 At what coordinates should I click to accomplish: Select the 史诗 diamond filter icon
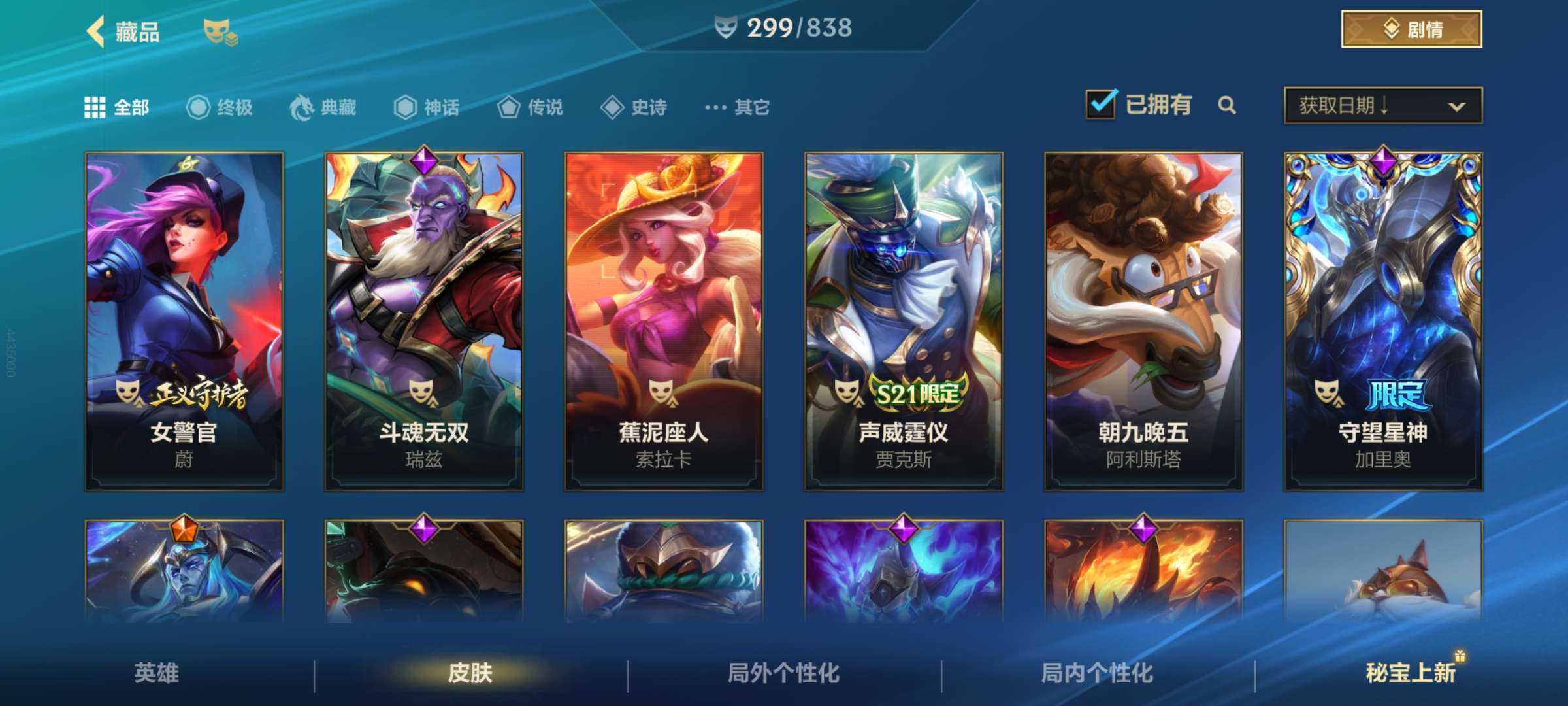coord(612,108)
